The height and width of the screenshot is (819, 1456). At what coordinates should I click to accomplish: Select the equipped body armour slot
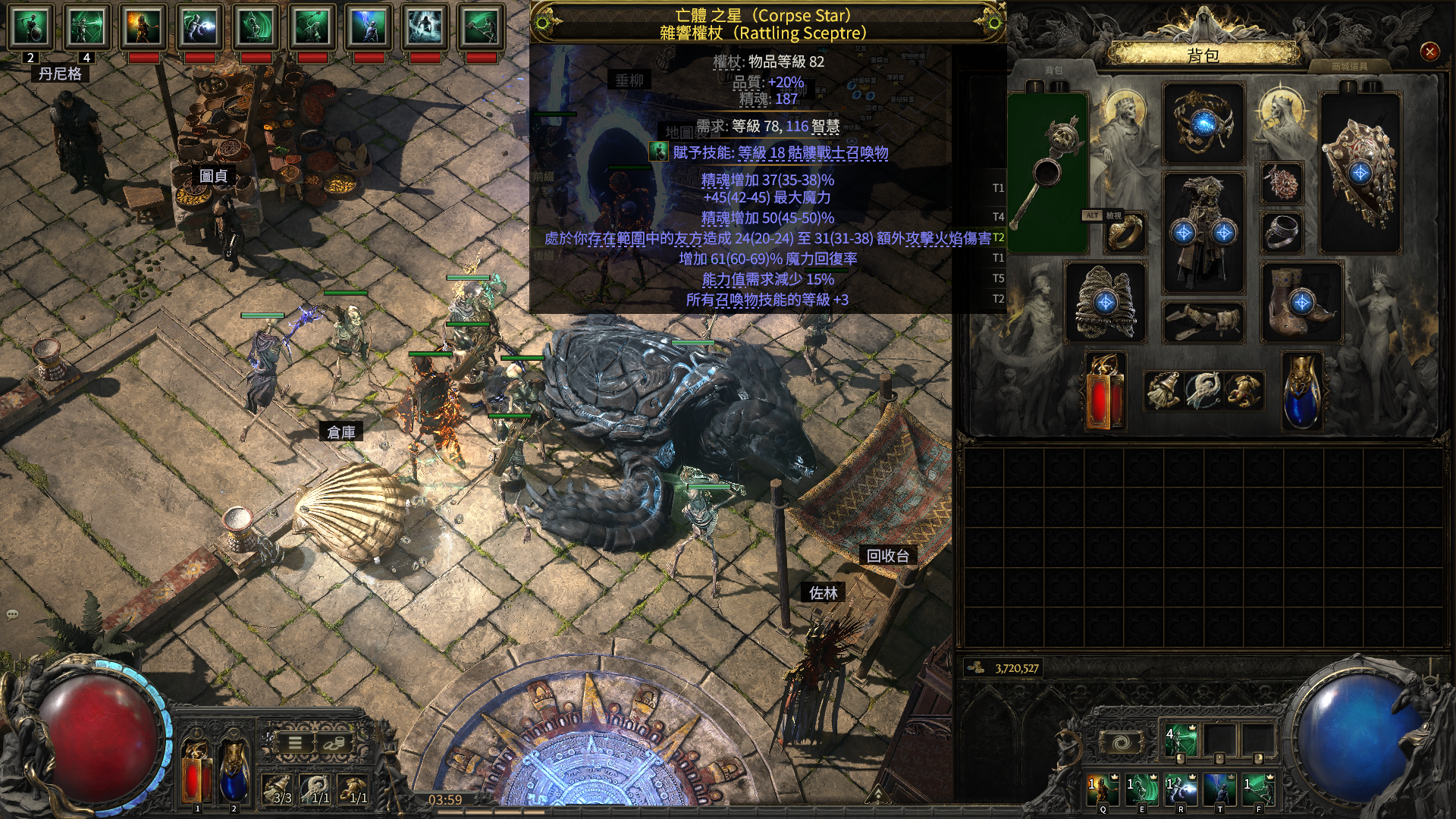tap(1203, 231)
